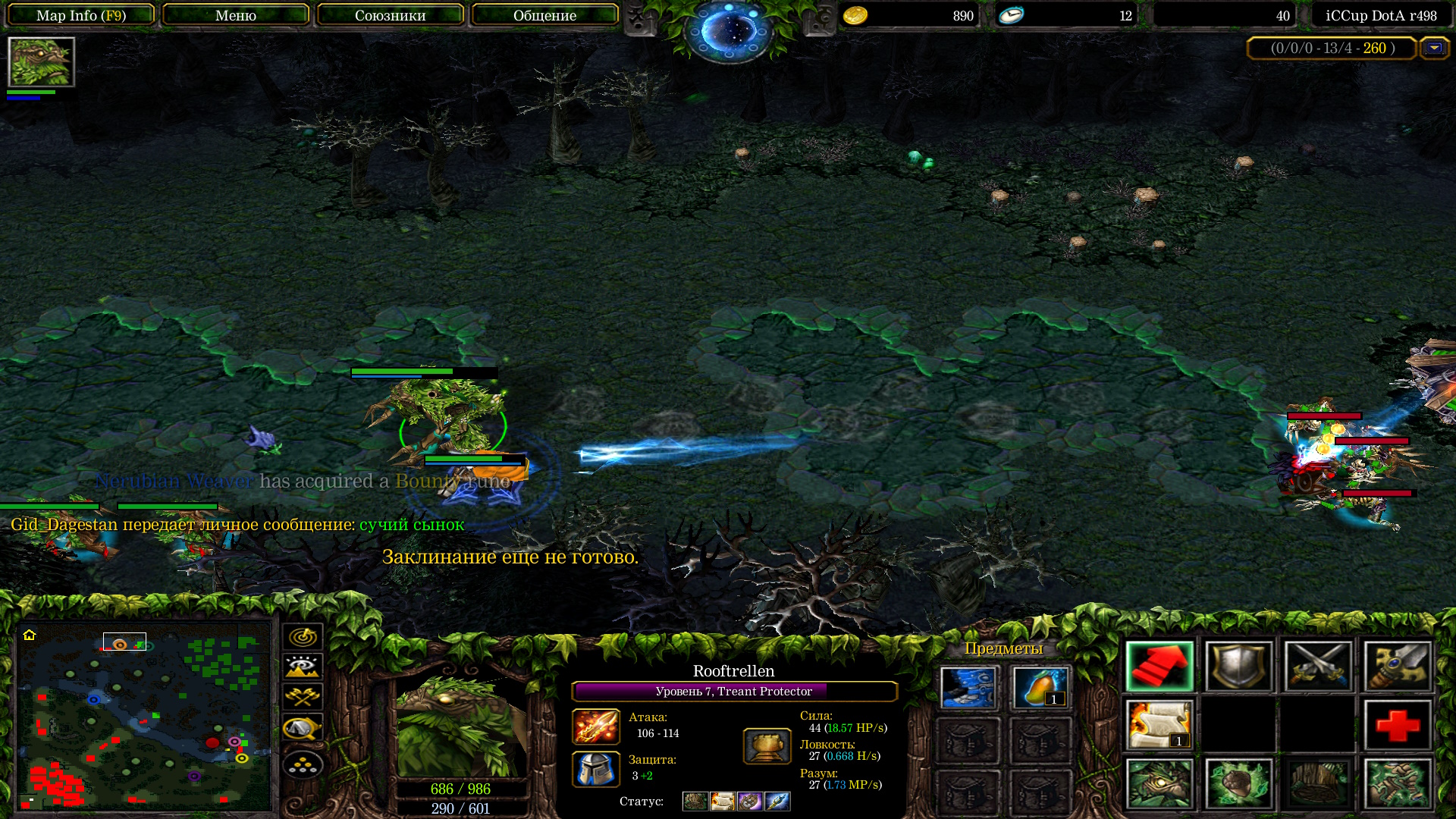
Task: Open hero skills with the red cross
Action: (1397, 725)
